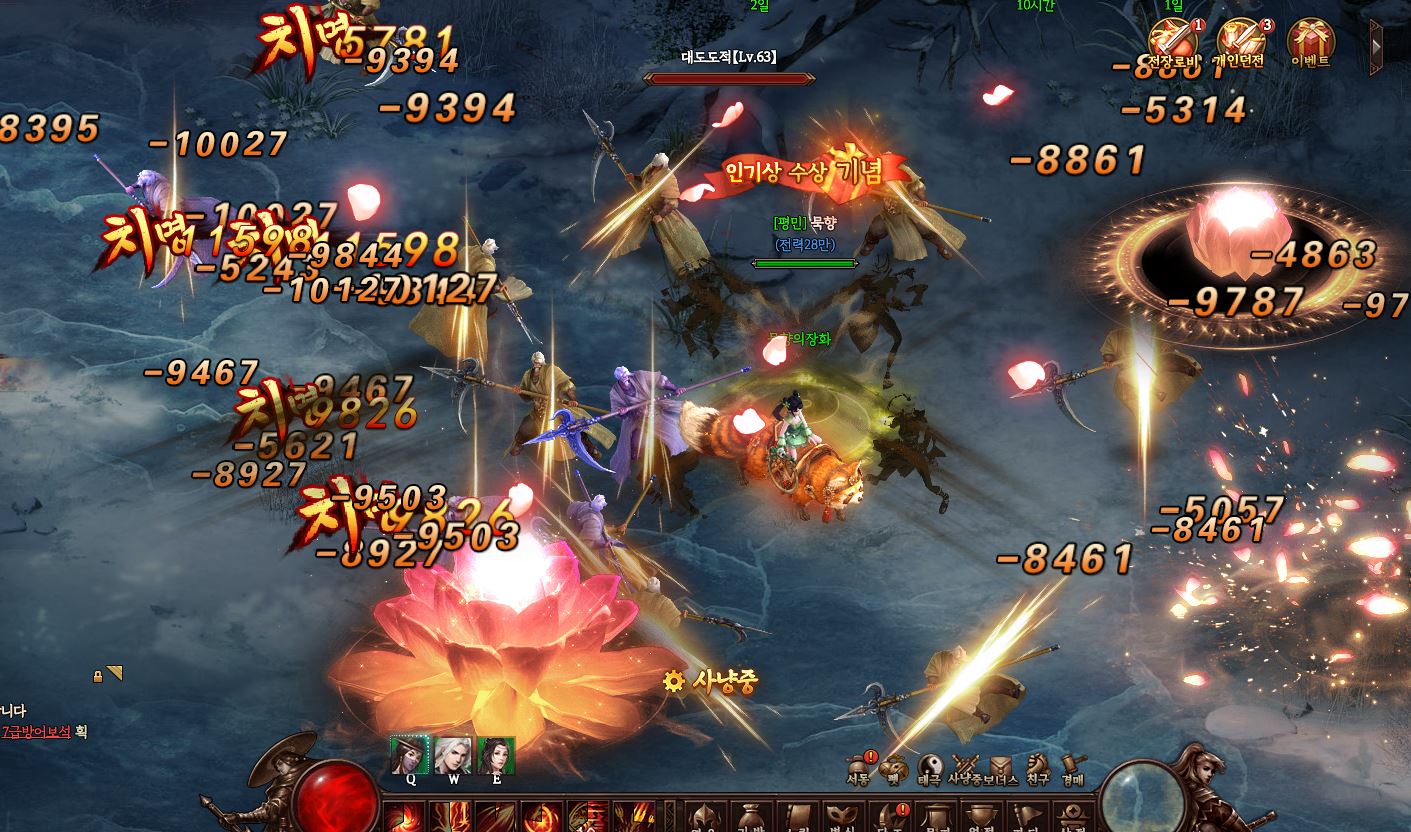1411x832 pixels.
Task: Show the 태극 yin-yang menu
Action: click(x=929, y=768)
